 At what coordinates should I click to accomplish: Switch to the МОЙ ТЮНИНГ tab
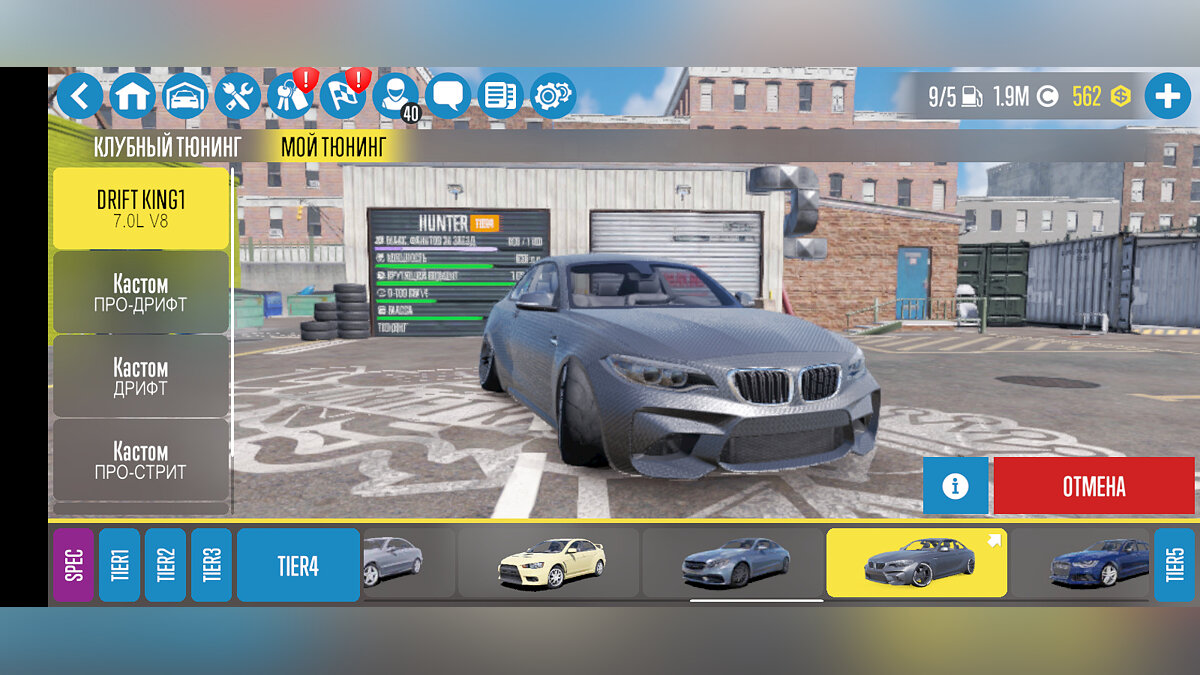(333, 148)
